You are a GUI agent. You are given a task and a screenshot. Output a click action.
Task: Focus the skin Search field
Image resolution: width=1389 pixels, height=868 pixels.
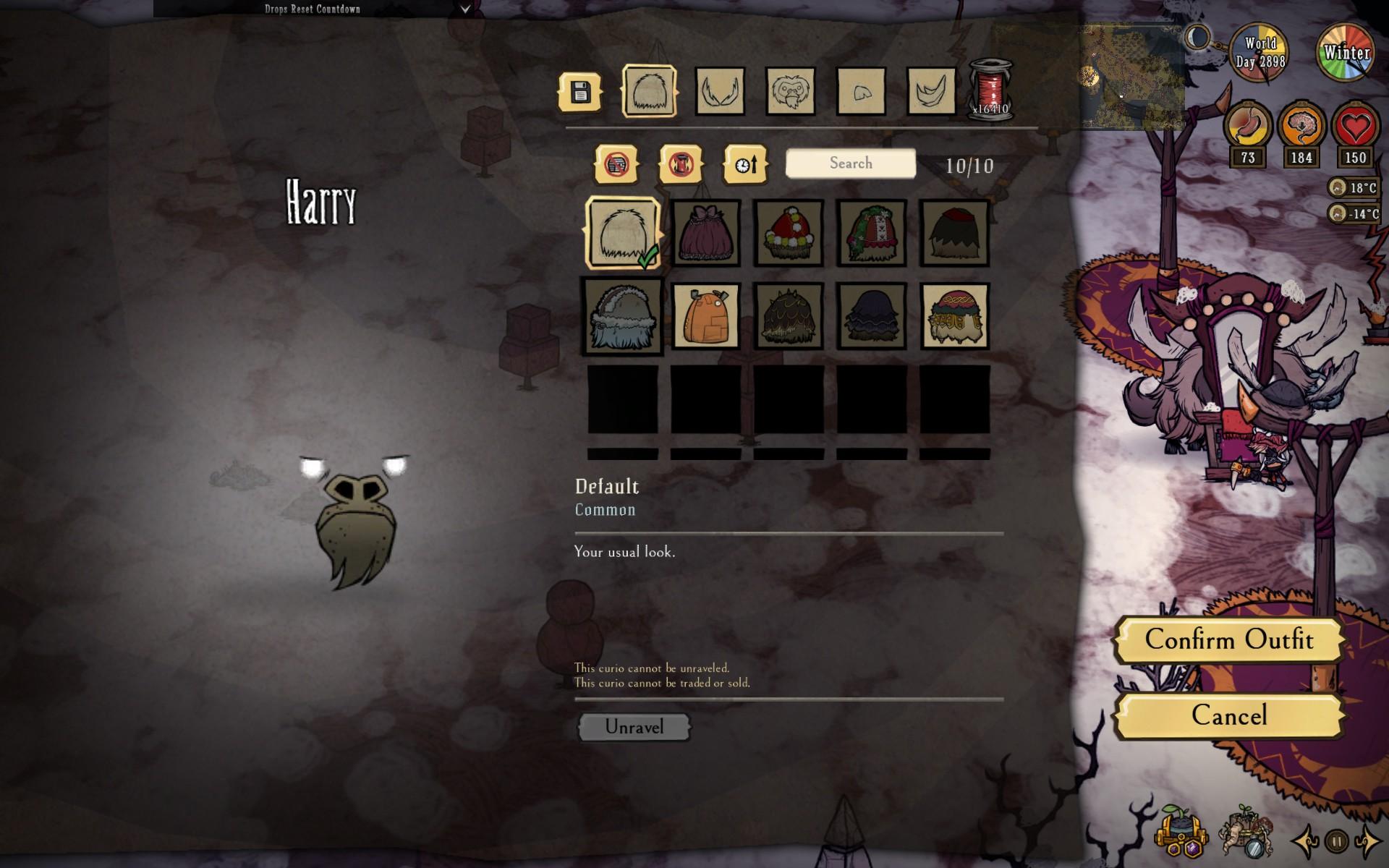[x=850, y=163]
